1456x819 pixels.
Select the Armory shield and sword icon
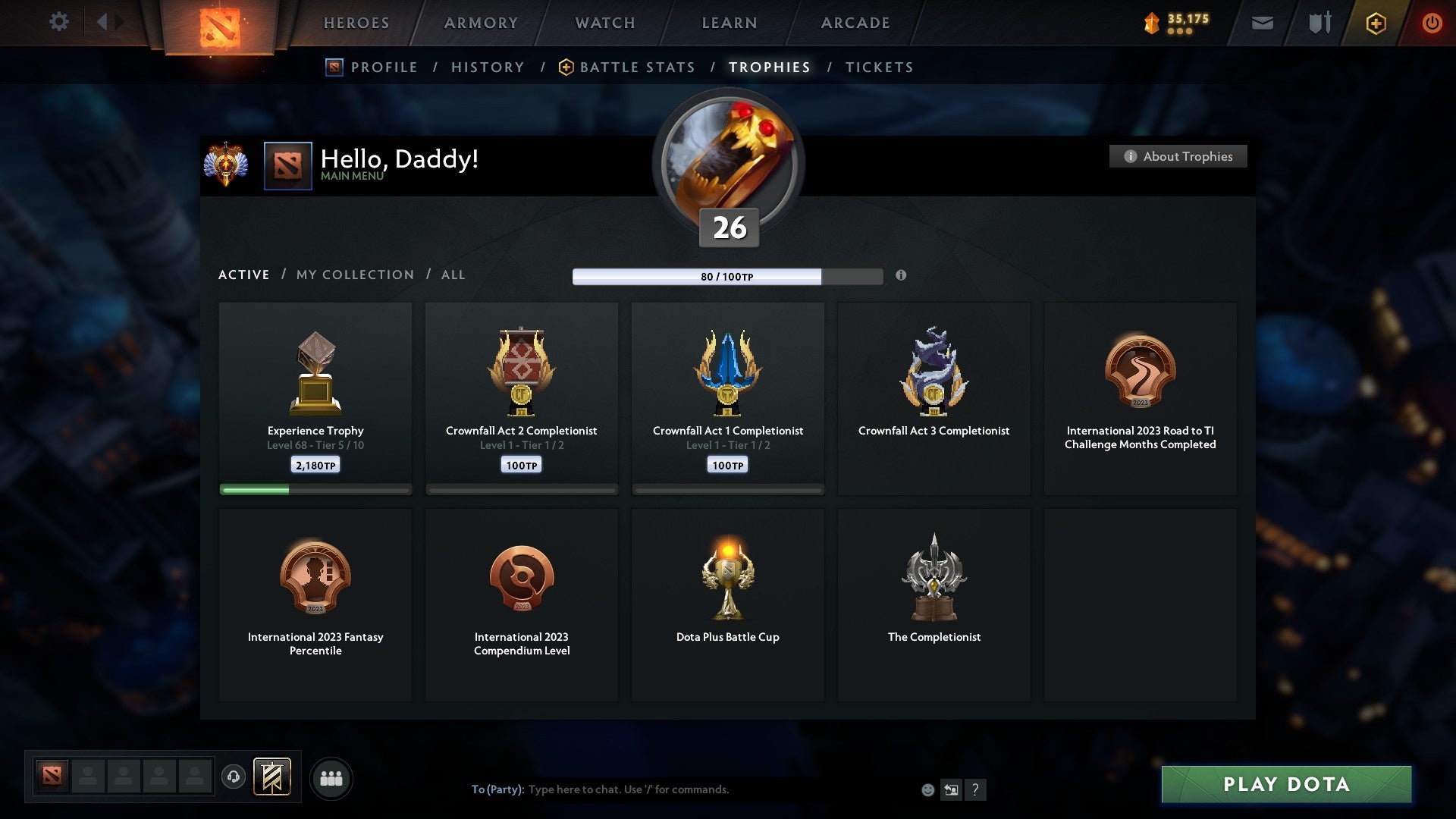(x=1319, y=23)
